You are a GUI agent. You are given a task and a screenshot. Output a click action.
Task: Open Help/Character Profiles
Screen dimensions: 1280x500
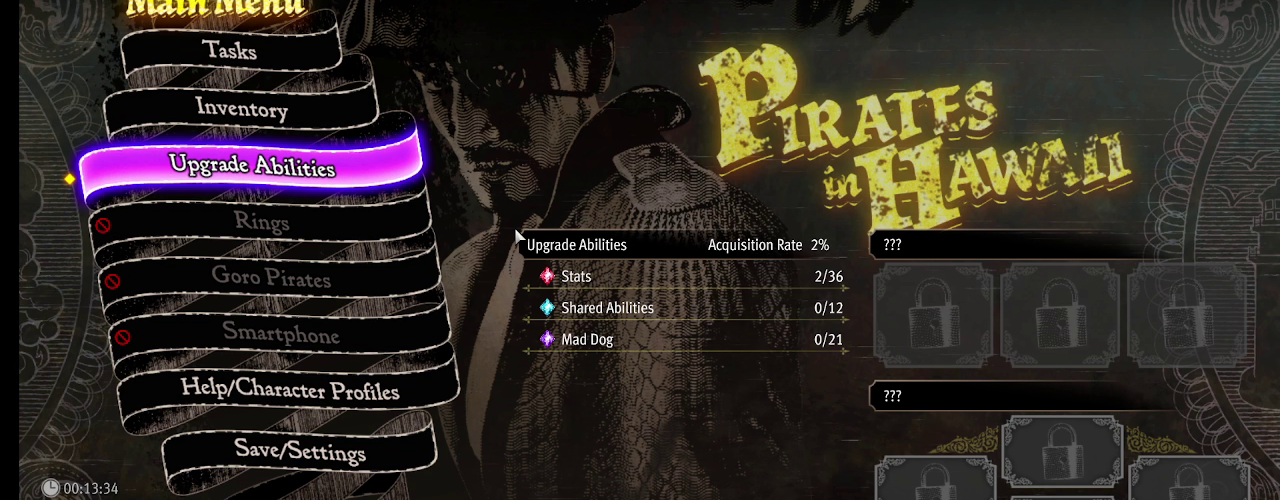pyautogui.click(x=290, y=389)
